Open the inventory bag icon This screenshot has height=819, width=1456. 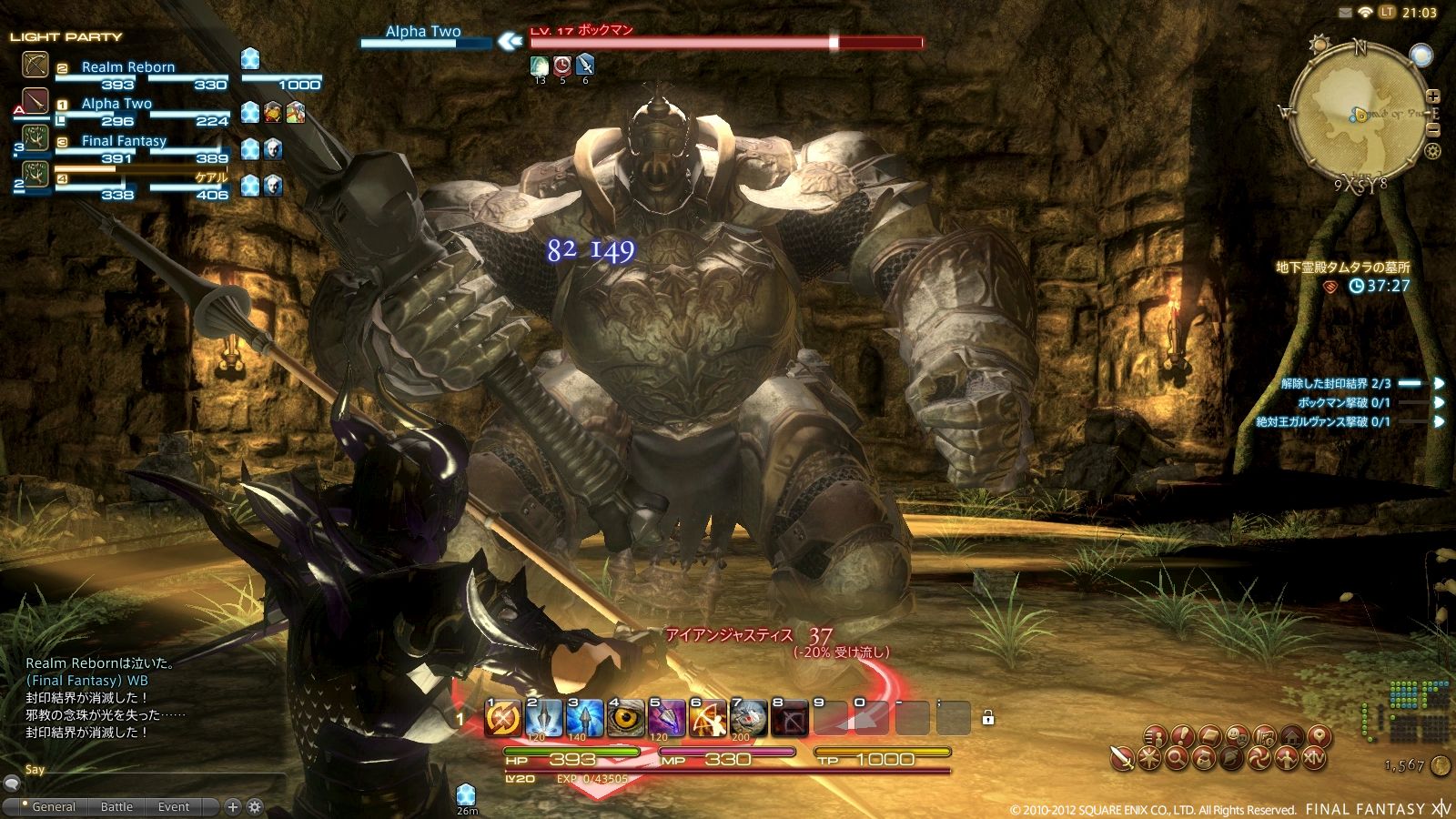pos(1208,735)
